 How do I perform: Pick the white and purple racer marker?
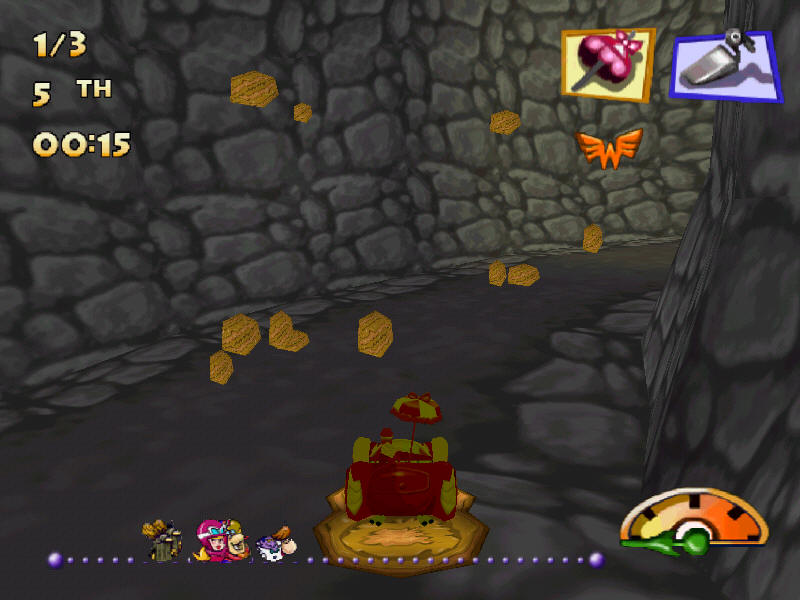(274, 544)
